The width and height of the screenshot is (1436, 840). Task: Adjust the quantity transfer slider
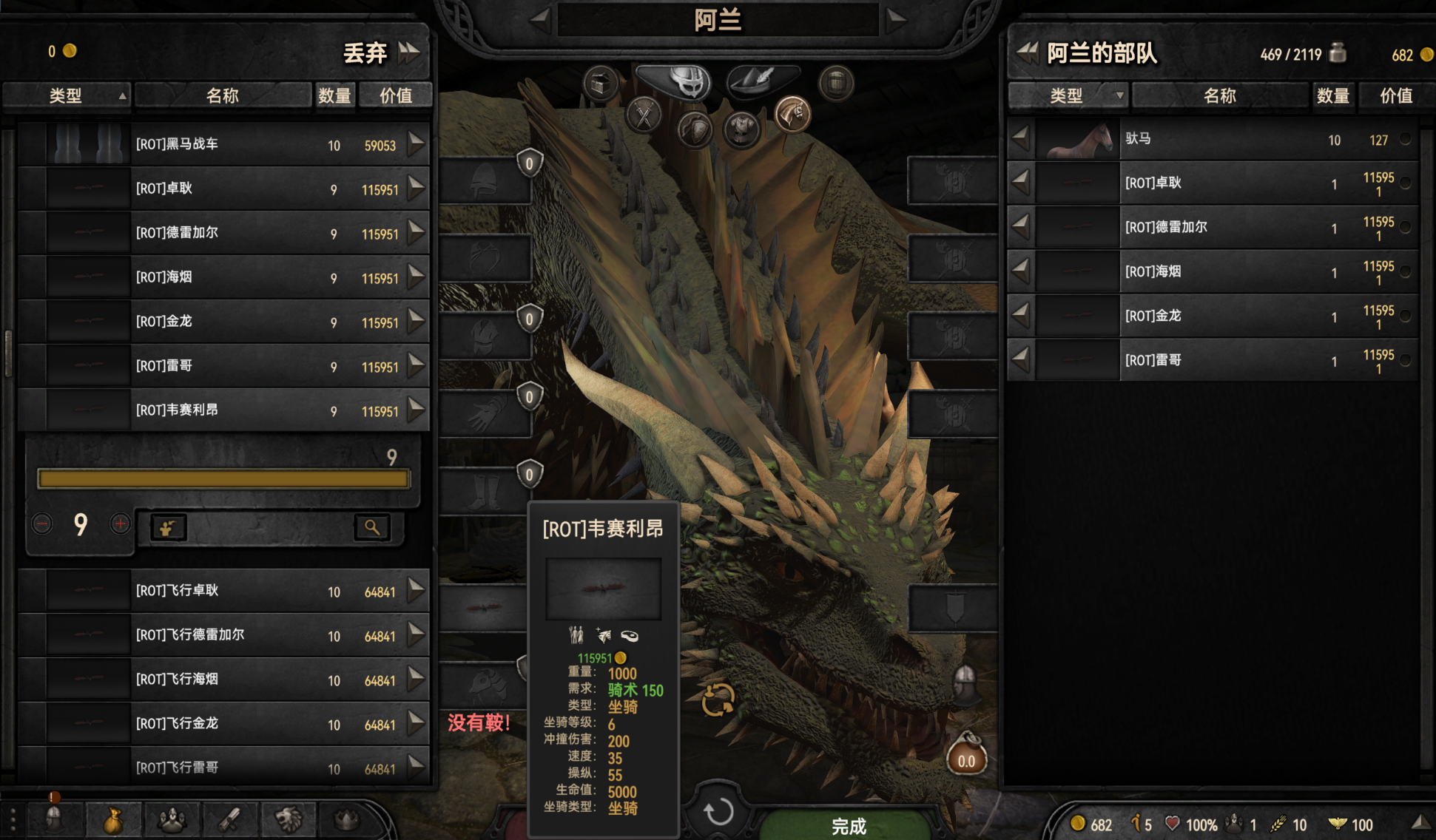tap(223, 479)
